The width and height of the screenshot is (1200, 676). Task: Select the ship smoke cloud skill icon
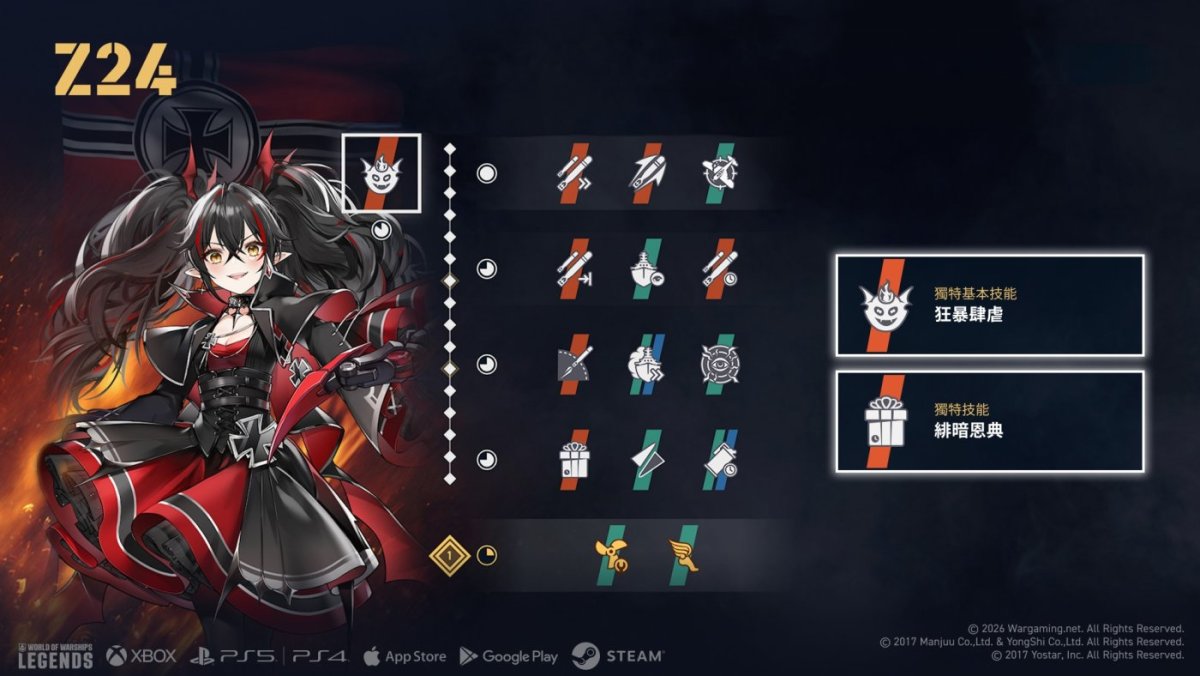pos(646,364)
